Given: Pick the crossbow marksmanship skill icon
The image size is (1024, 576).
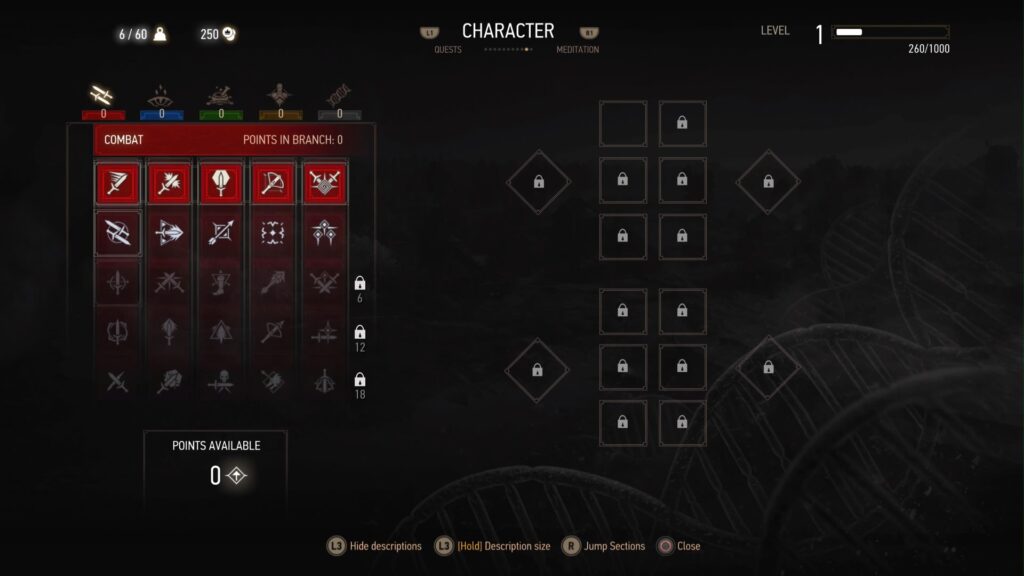Looking at the screenshot, I should coord(273,183).
